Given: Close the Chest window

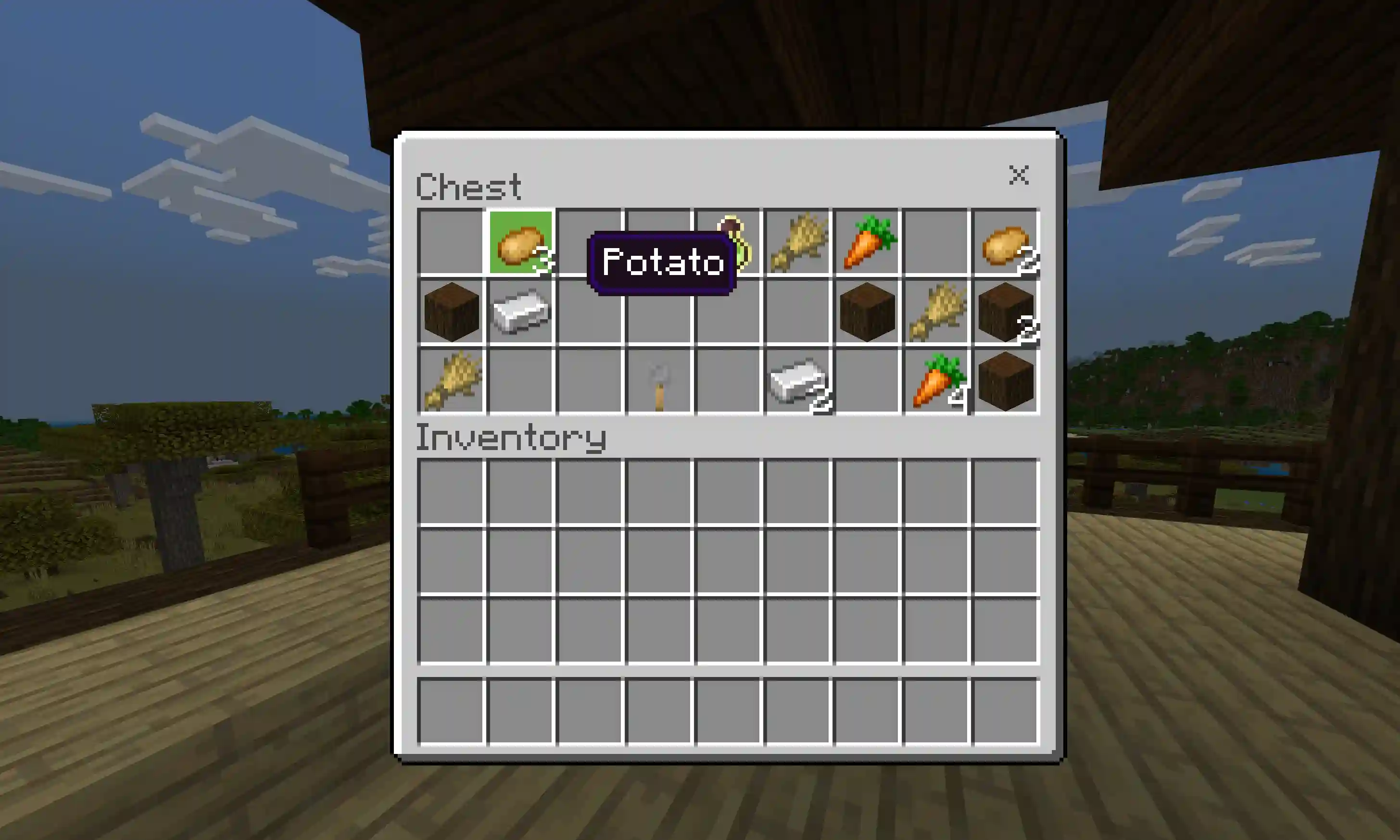Looking at the screenshot, I should click(x=1018, y=176).
